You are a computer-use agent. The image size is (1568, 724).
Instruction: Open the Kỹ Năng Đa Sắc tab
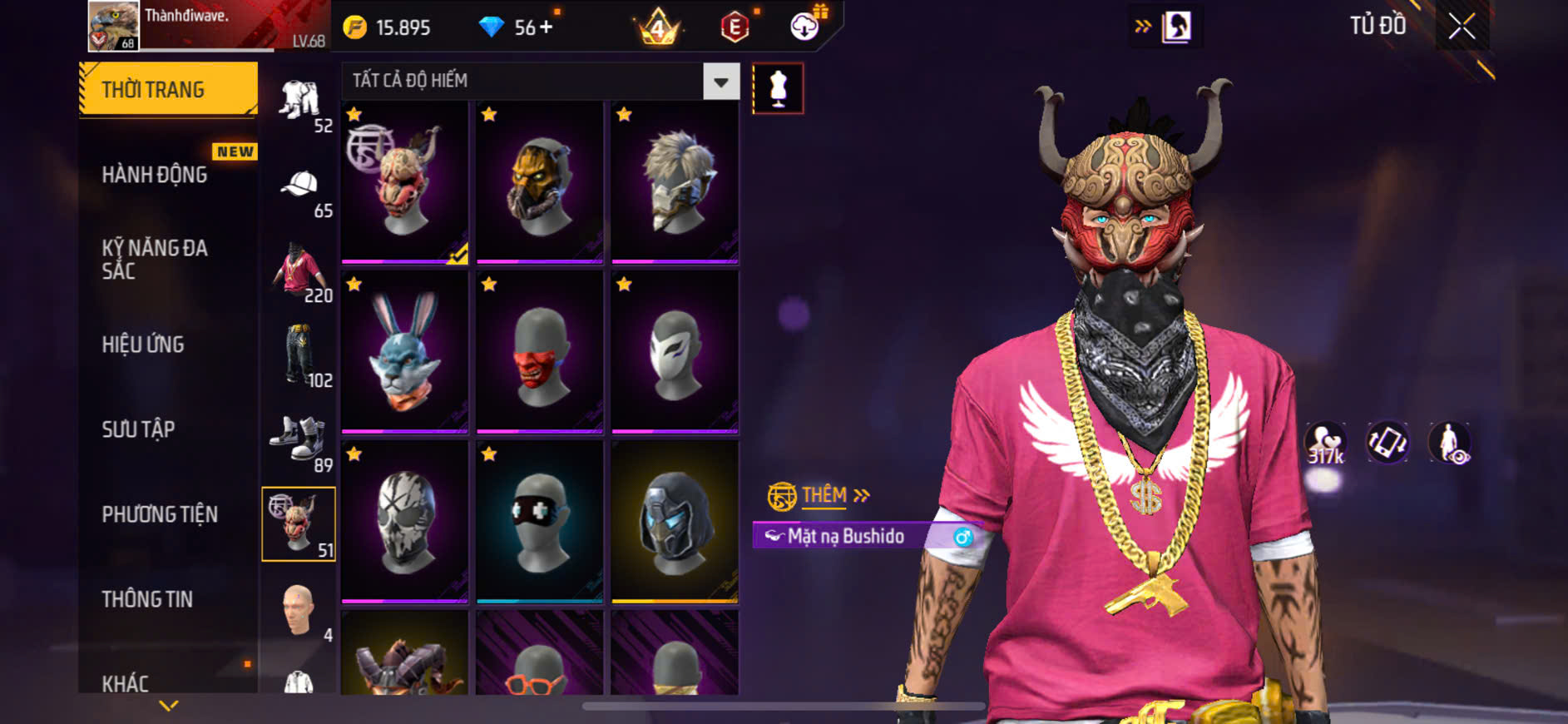click(x=156, y=259)
